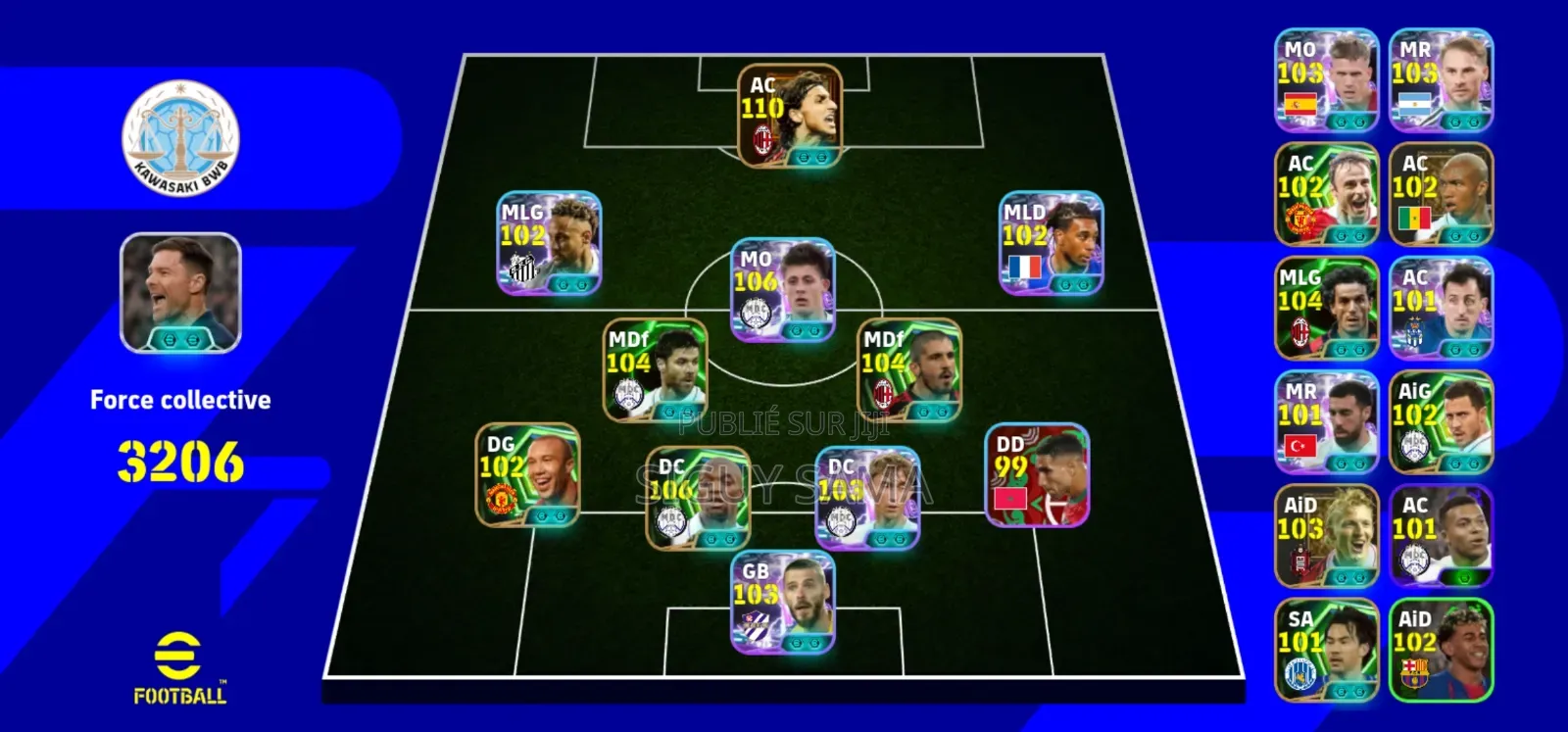Click the Kawasaki BWB team crest
Screen dimensions: 1568x732
coord(180,138)
